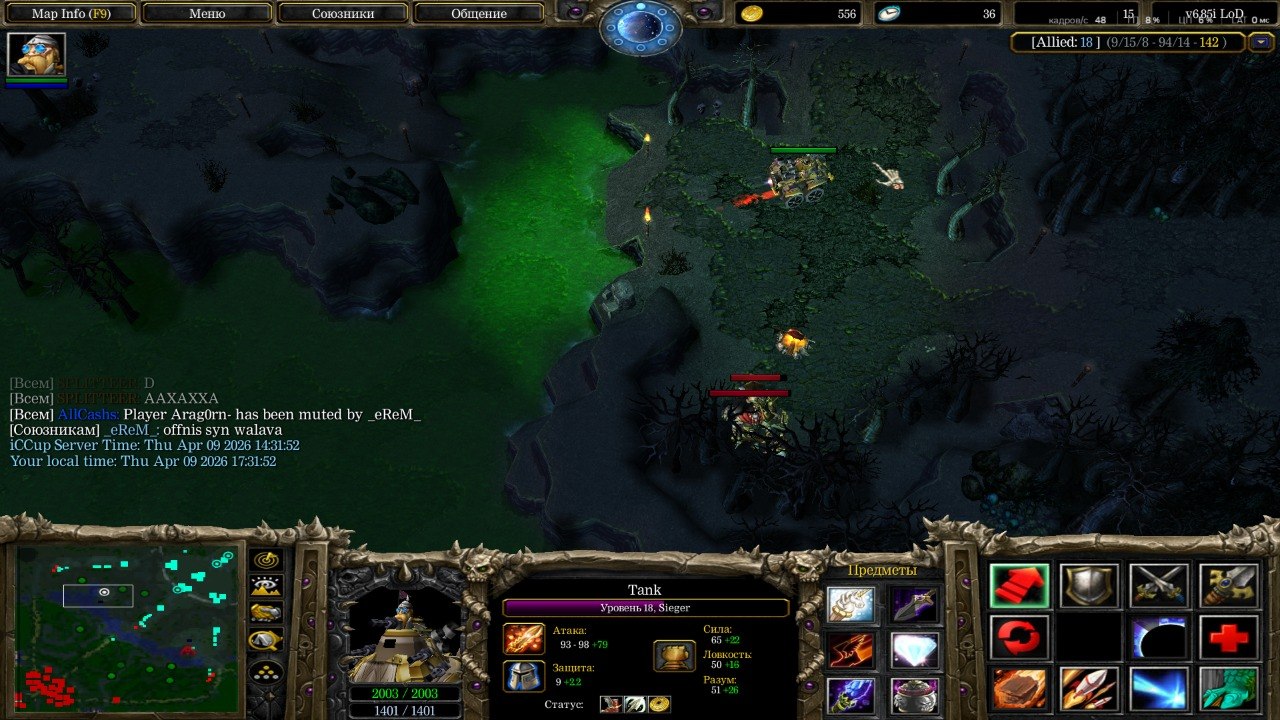This screenshot has width=1280, height=720.
Task: Open the Общение chat log
Action: pos(479,14)
